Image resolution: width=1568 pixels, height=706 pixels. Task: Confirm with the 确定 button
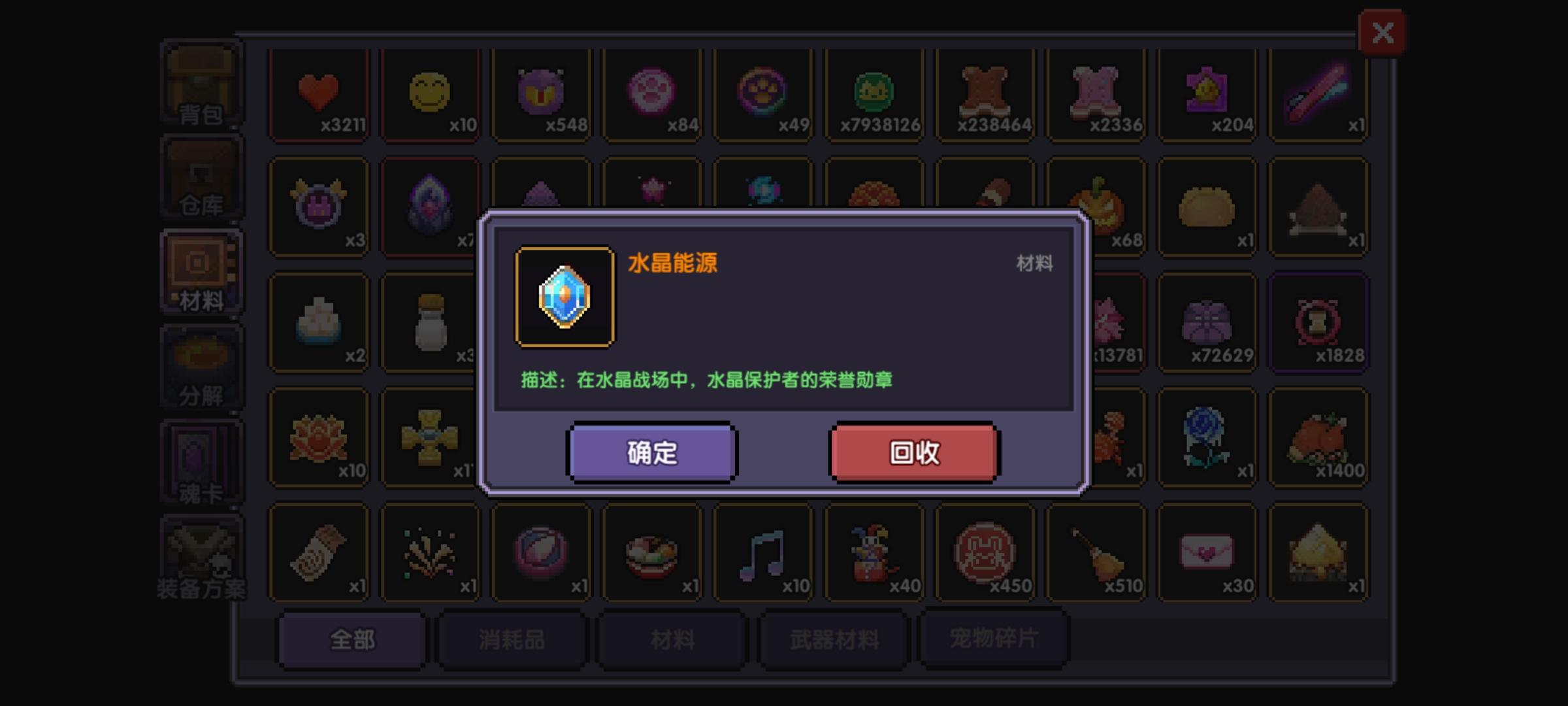pyautogui.click(x=651, y=451)
